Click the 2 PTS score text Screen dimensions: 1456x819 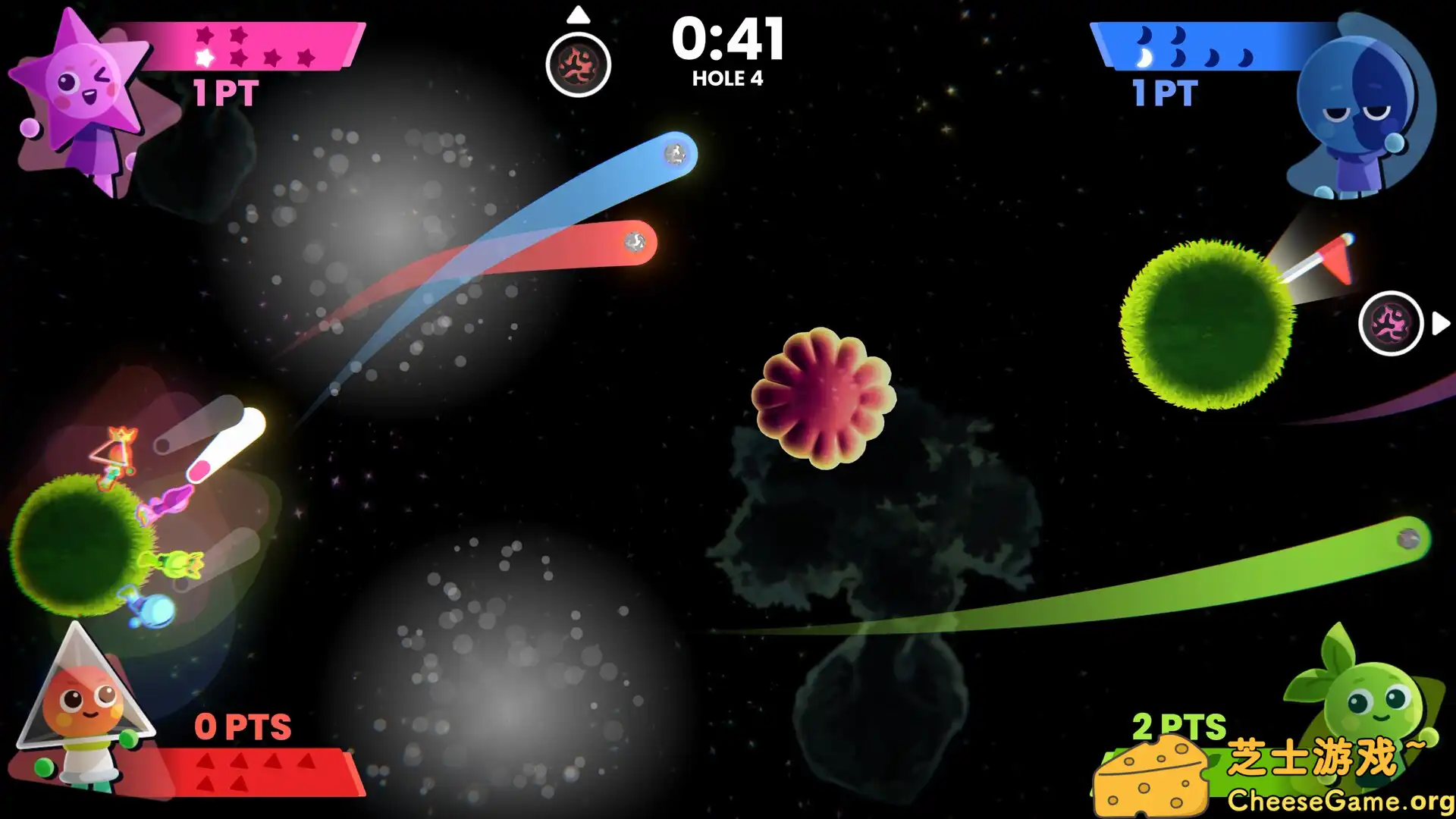click(x=1177, y=726)
